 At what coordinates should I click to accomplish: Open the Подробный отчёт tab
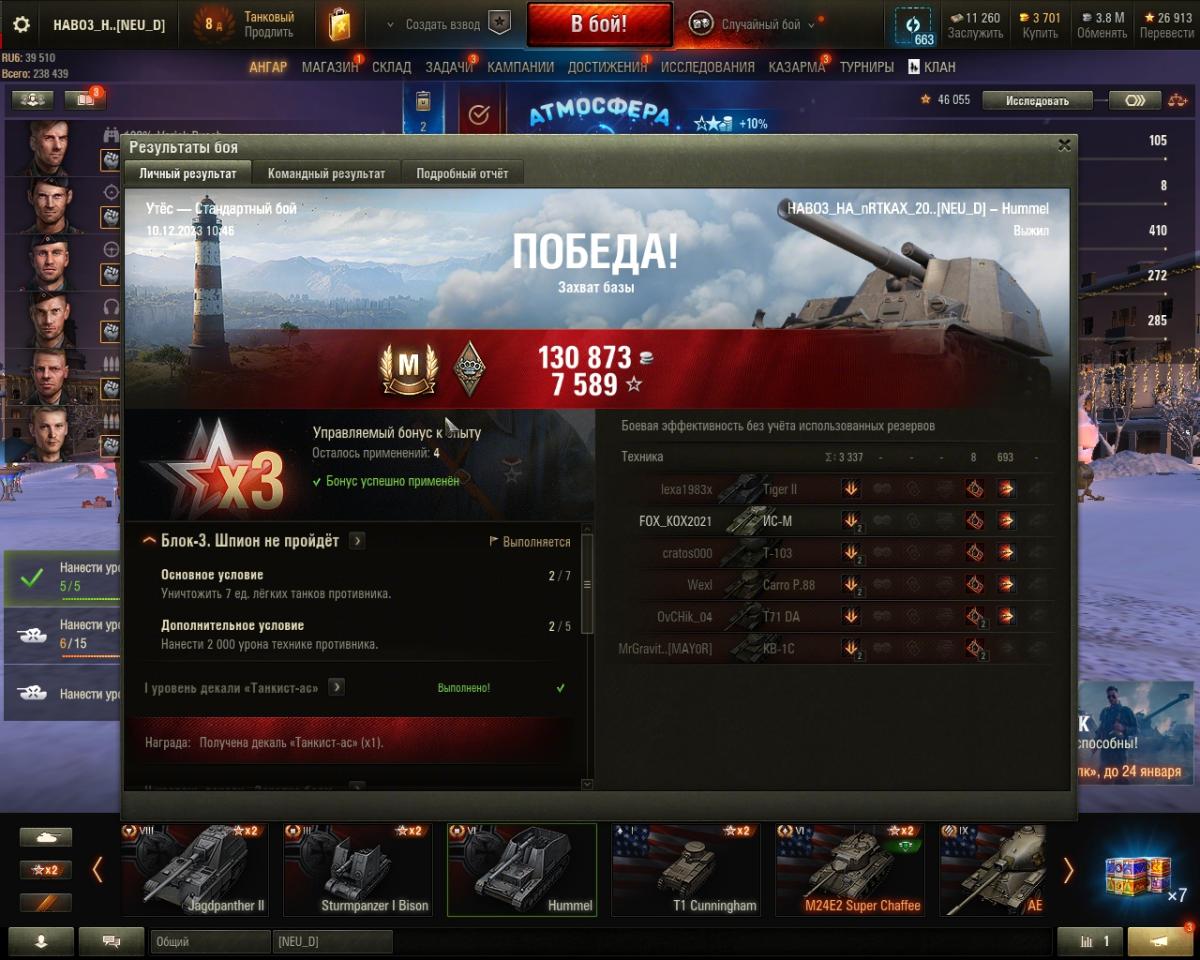[462, 174]
